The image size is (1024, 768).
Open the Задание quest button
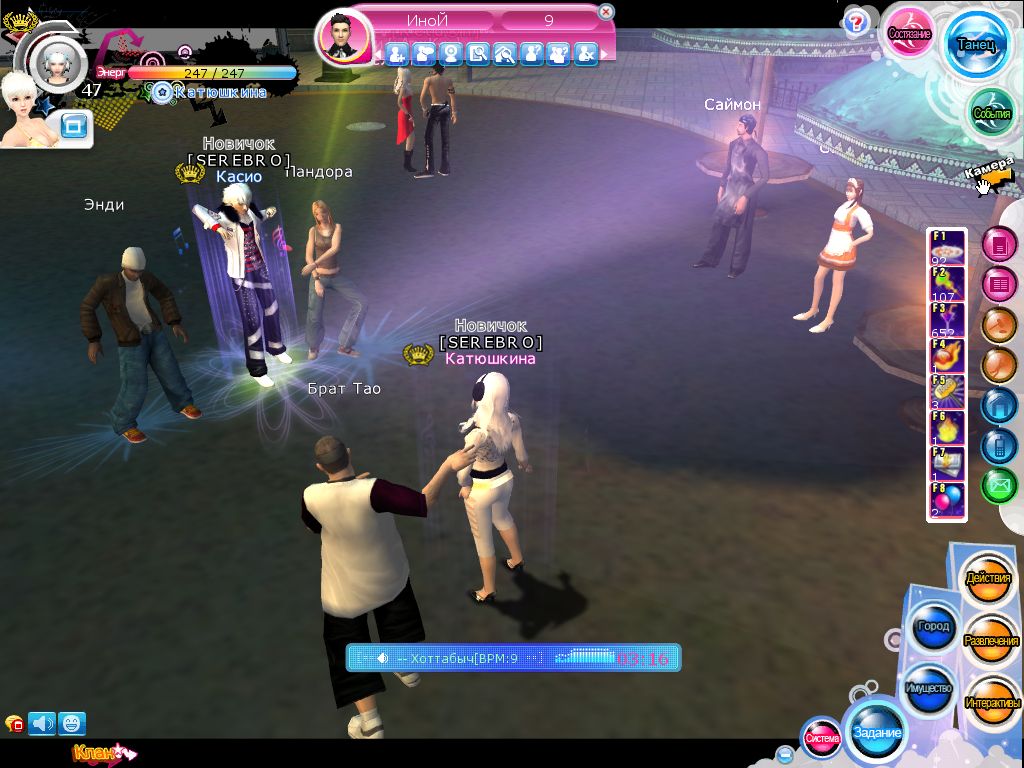click(876, 732)
